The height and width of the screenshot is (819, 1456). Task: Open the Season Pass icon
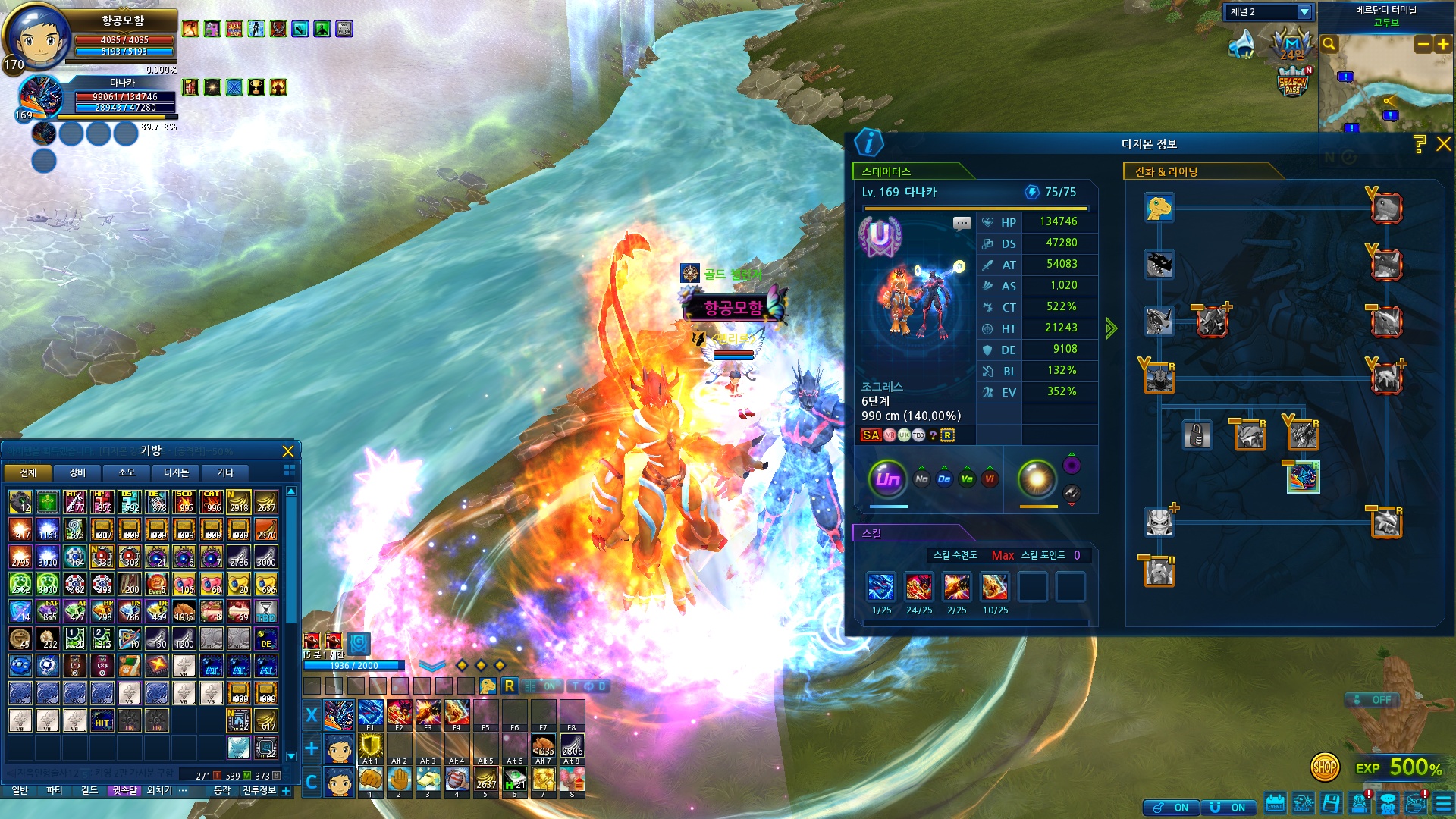1292,82
